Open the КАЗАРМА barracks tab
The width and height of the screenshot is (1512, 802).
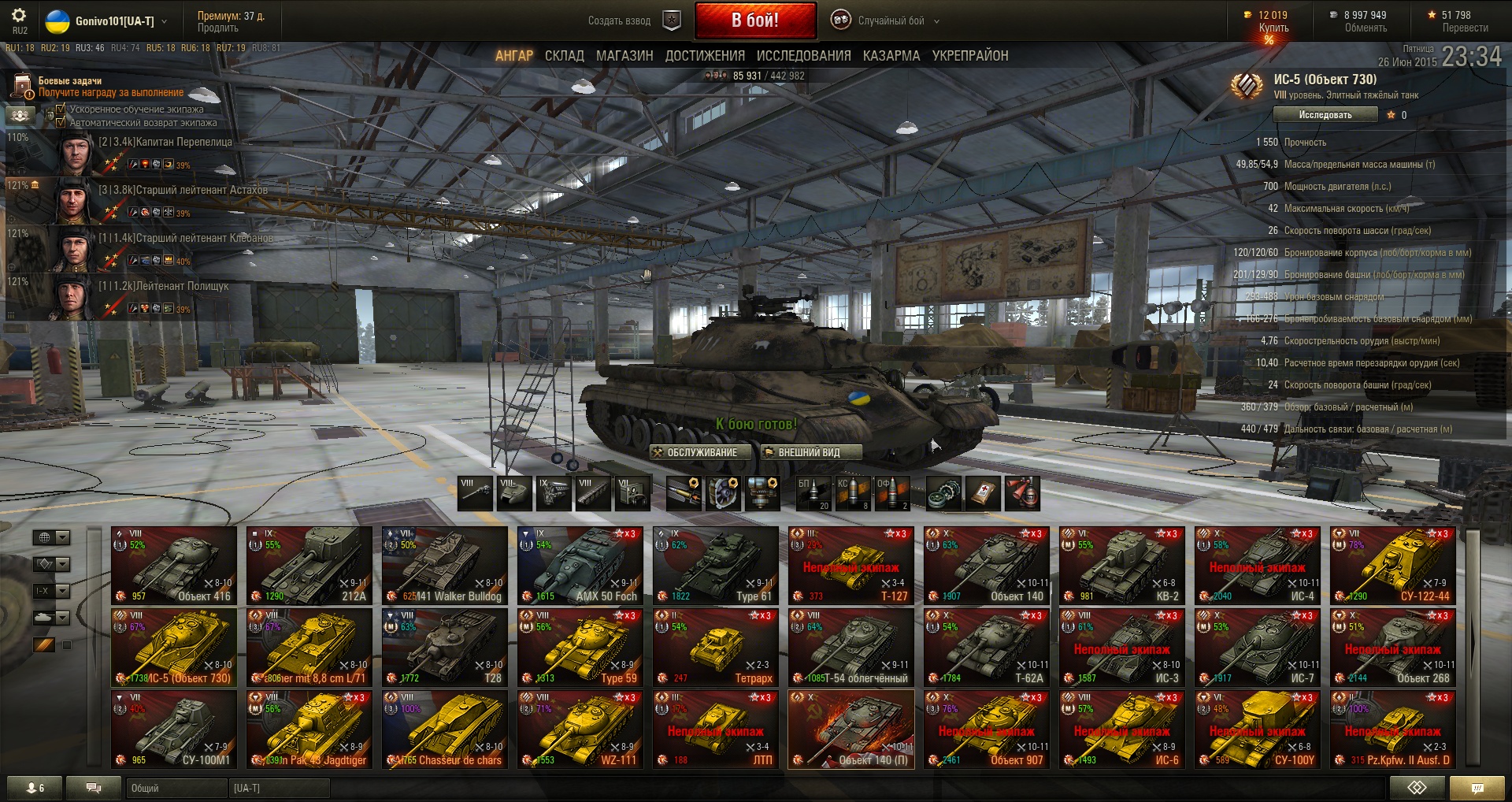[x=891, y=56]
